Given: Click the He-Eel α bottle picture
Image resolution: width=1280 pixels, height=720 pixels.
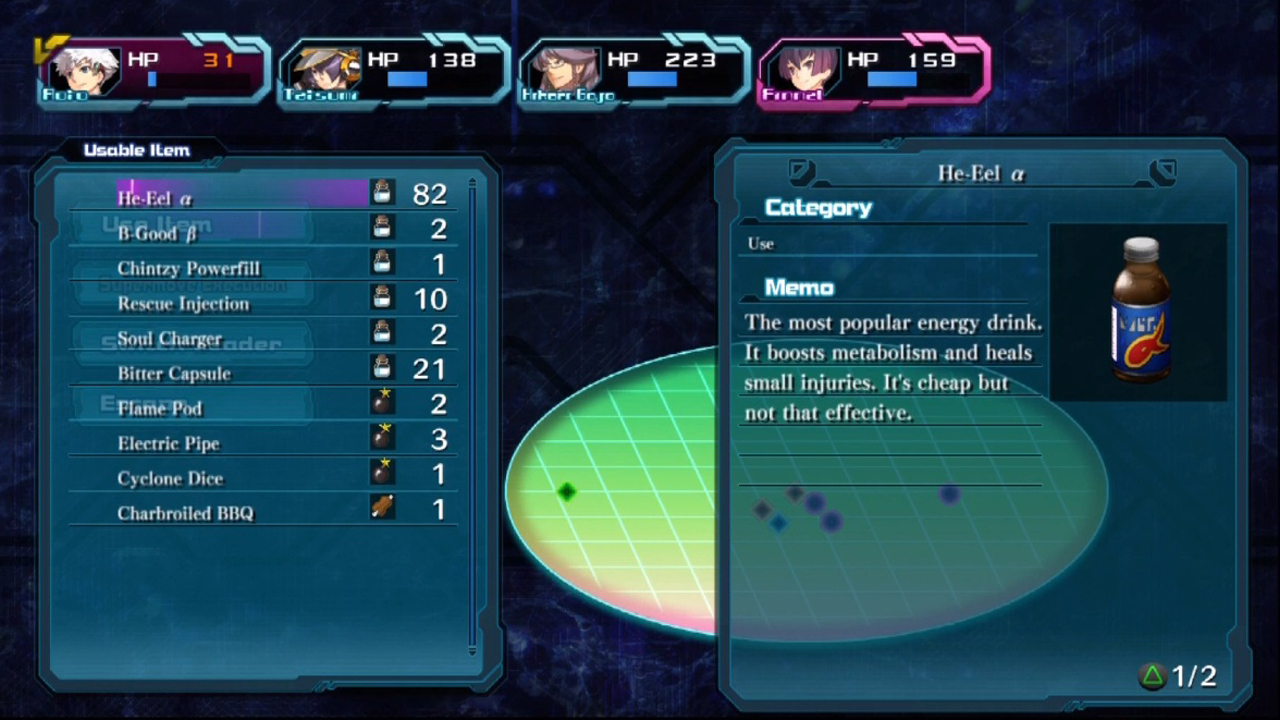Looking at the screenshot, I should coord(1140,310).
